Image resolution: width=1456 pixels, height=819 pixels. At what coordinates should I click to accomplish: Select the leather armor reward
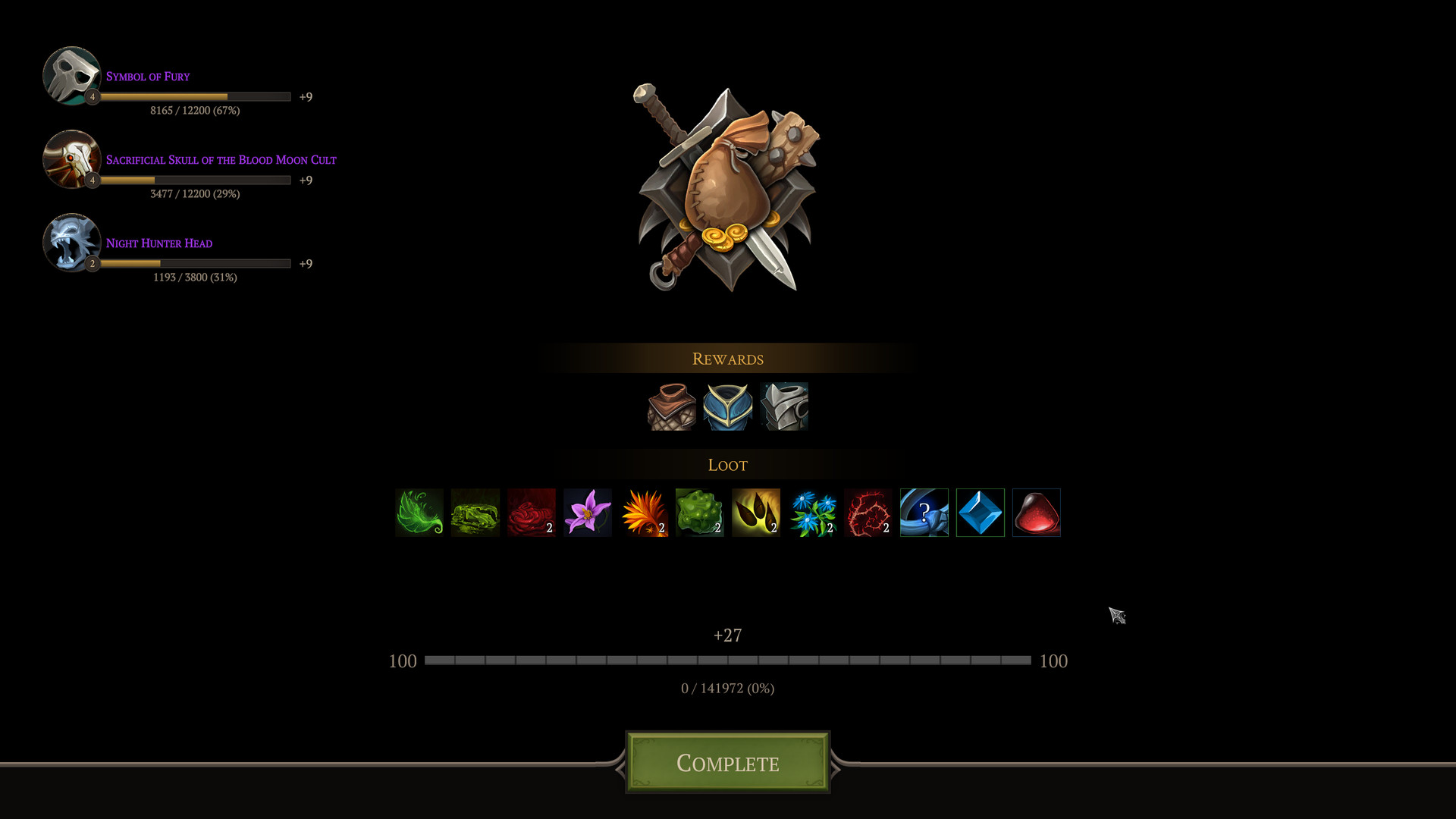(x=670, y=406)
